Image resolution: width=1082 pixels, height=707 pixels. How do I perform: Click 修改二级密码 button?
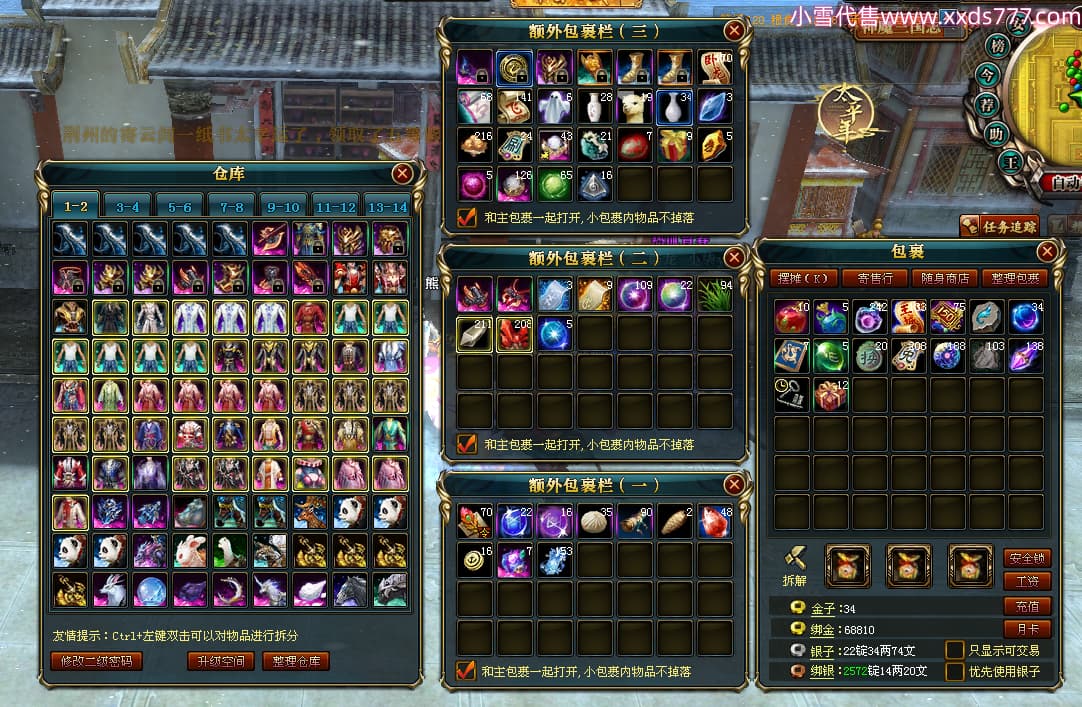(x=96, y=661)
